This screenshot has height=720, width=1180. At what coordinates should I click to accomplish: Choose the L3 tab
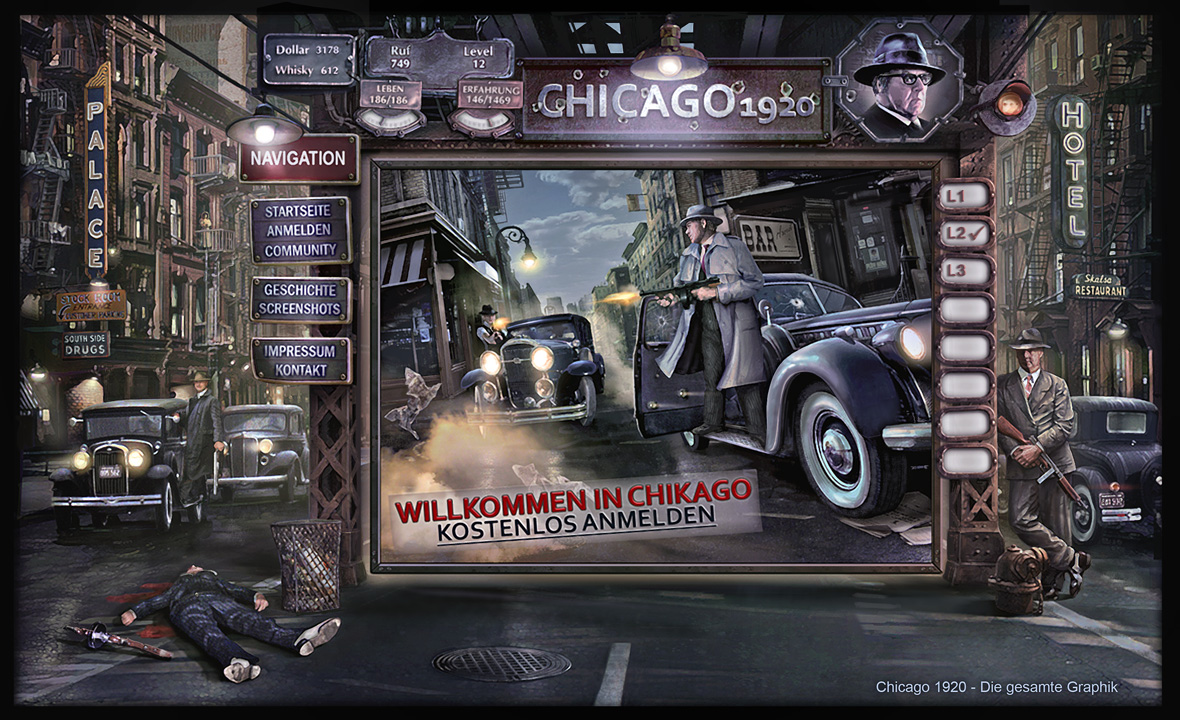click(965, 270)
